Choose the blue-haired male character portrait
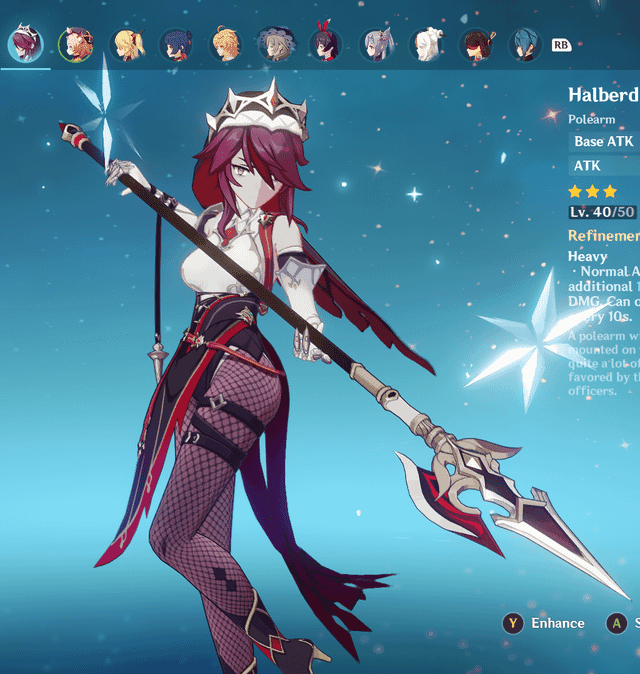 coord(527,44)
